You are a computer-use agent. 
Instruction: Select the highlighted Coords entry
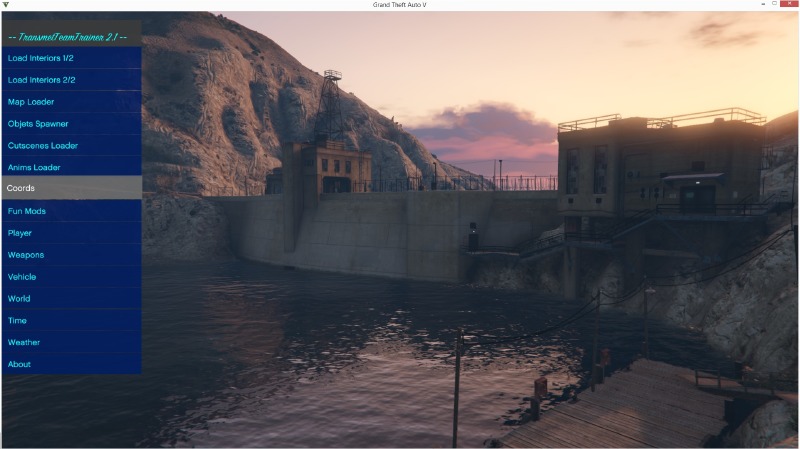[70, 188]
